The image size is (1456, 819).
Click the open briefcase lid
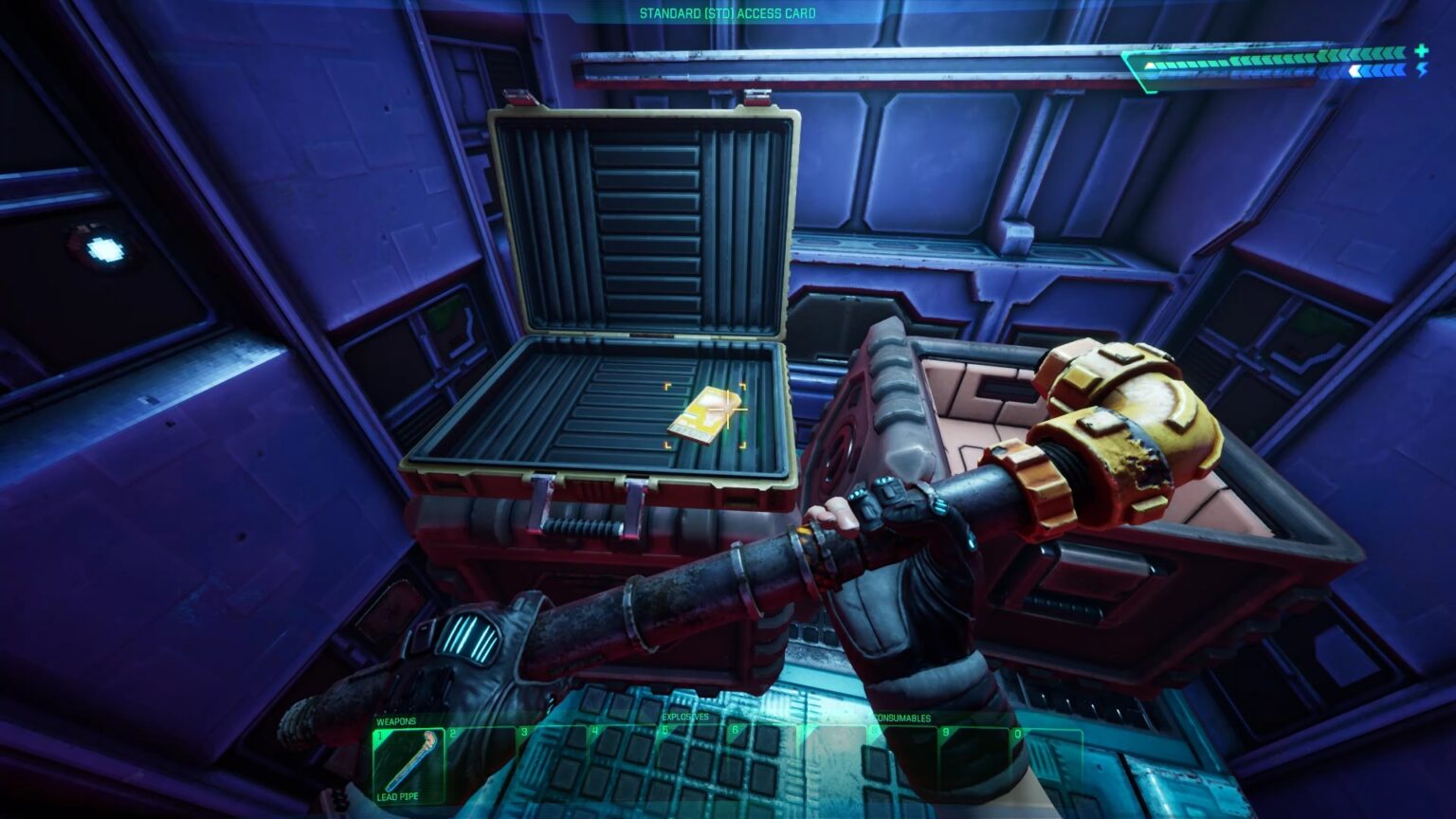pyautogui.click(x=645, y=218)
